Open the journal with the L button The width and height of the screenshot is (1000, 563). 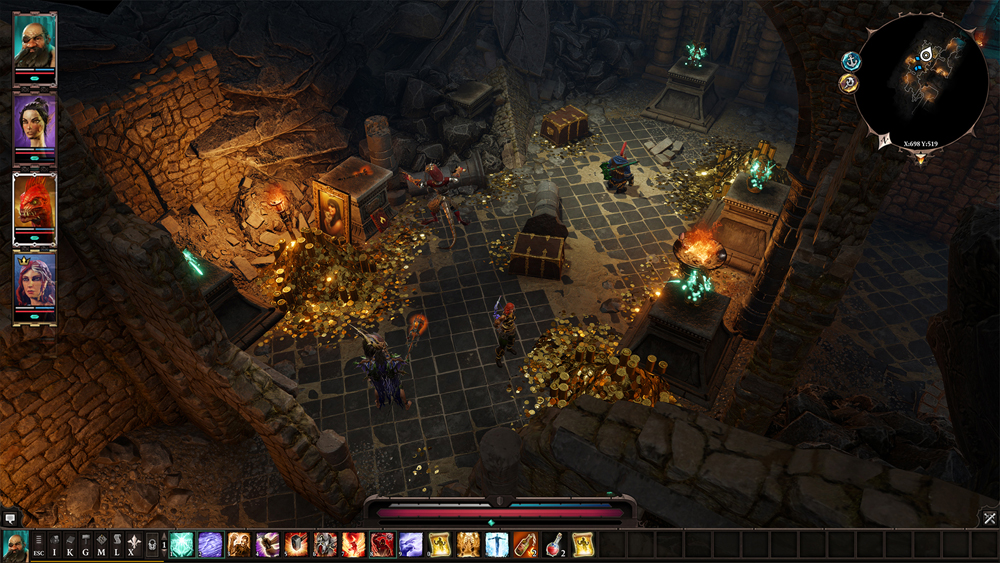(116, 545)
